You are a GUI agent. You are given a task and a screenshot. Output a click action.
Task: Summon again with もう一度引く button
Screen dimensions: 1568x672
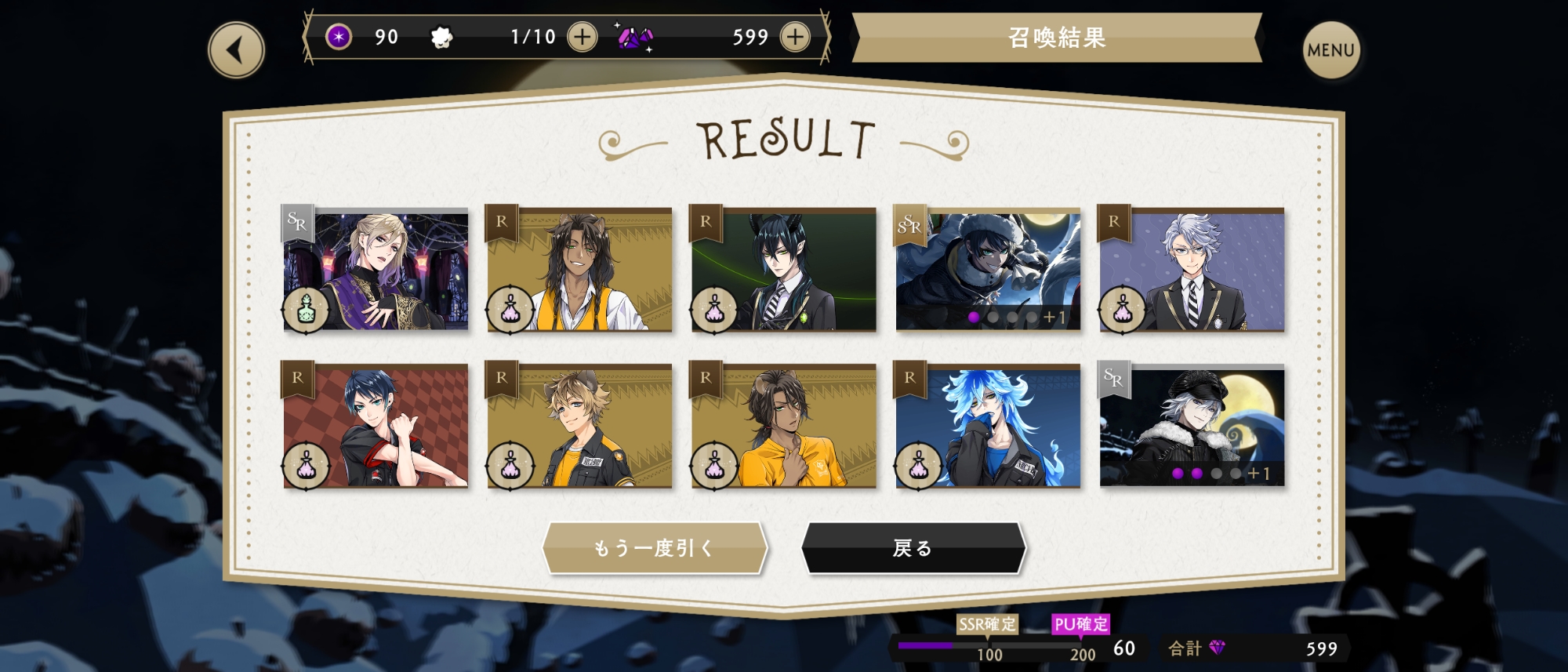tap(654, 548)
